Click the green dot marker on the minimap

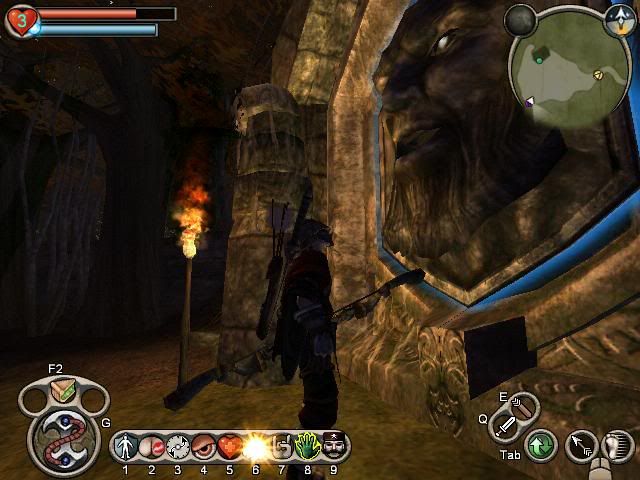539,60
